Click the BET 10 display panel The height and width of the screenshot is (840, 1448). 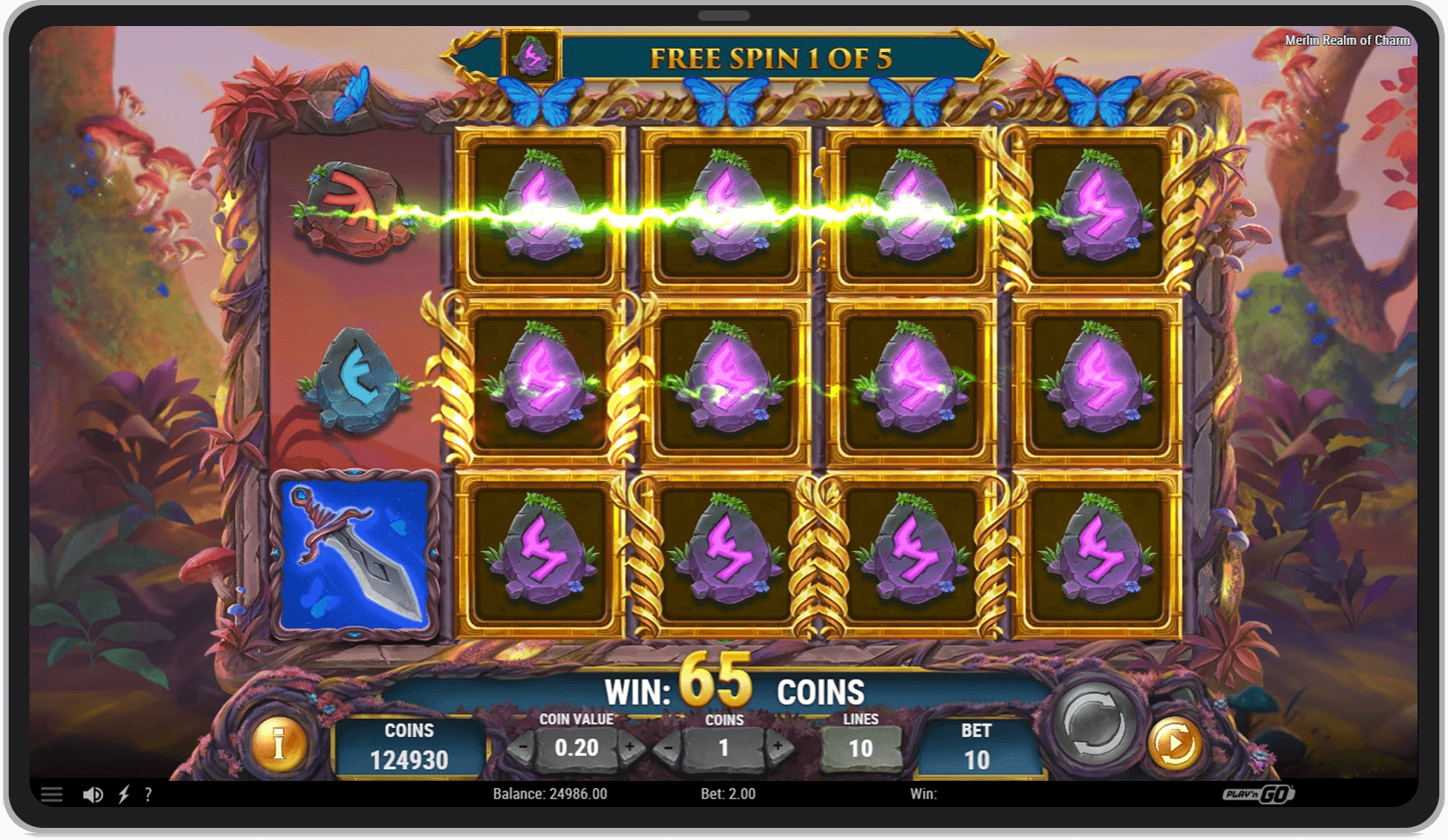977,746
